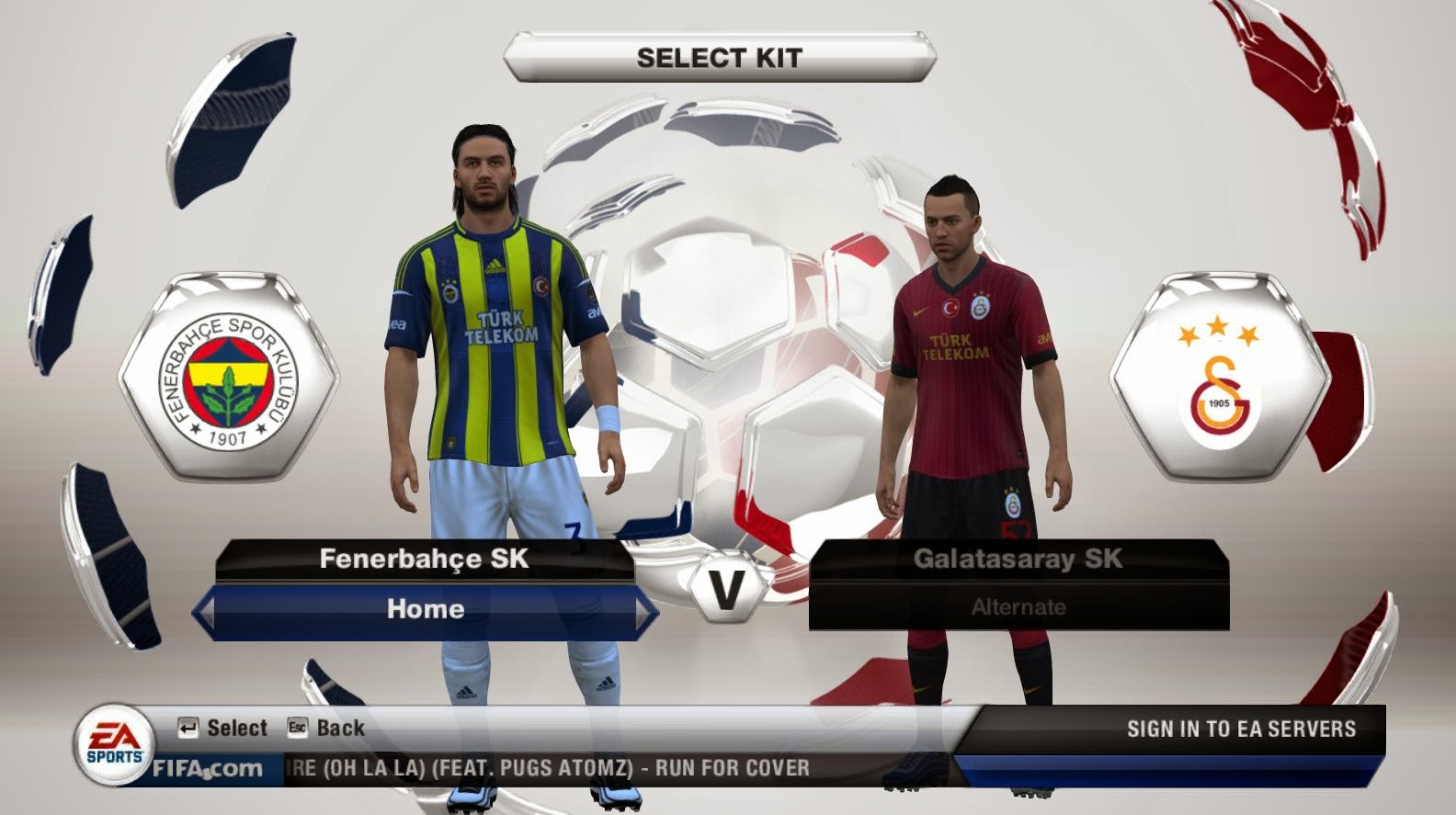Switch focus to the Galatasaray SK panel

1018,556
